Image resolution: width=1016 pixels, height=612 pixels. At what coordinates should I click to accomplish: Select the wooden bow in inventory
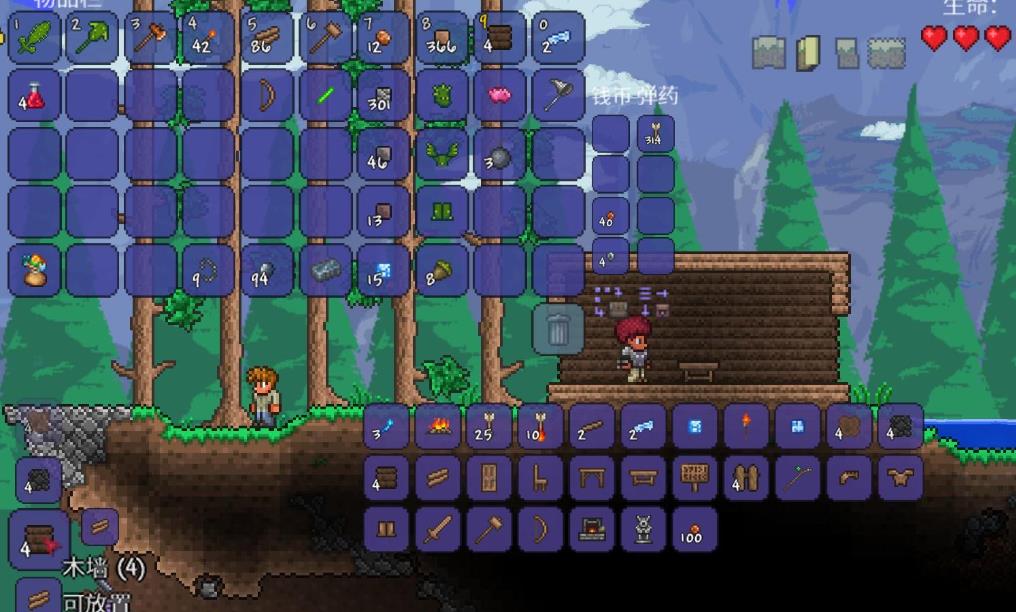click(x=267, y=96)
